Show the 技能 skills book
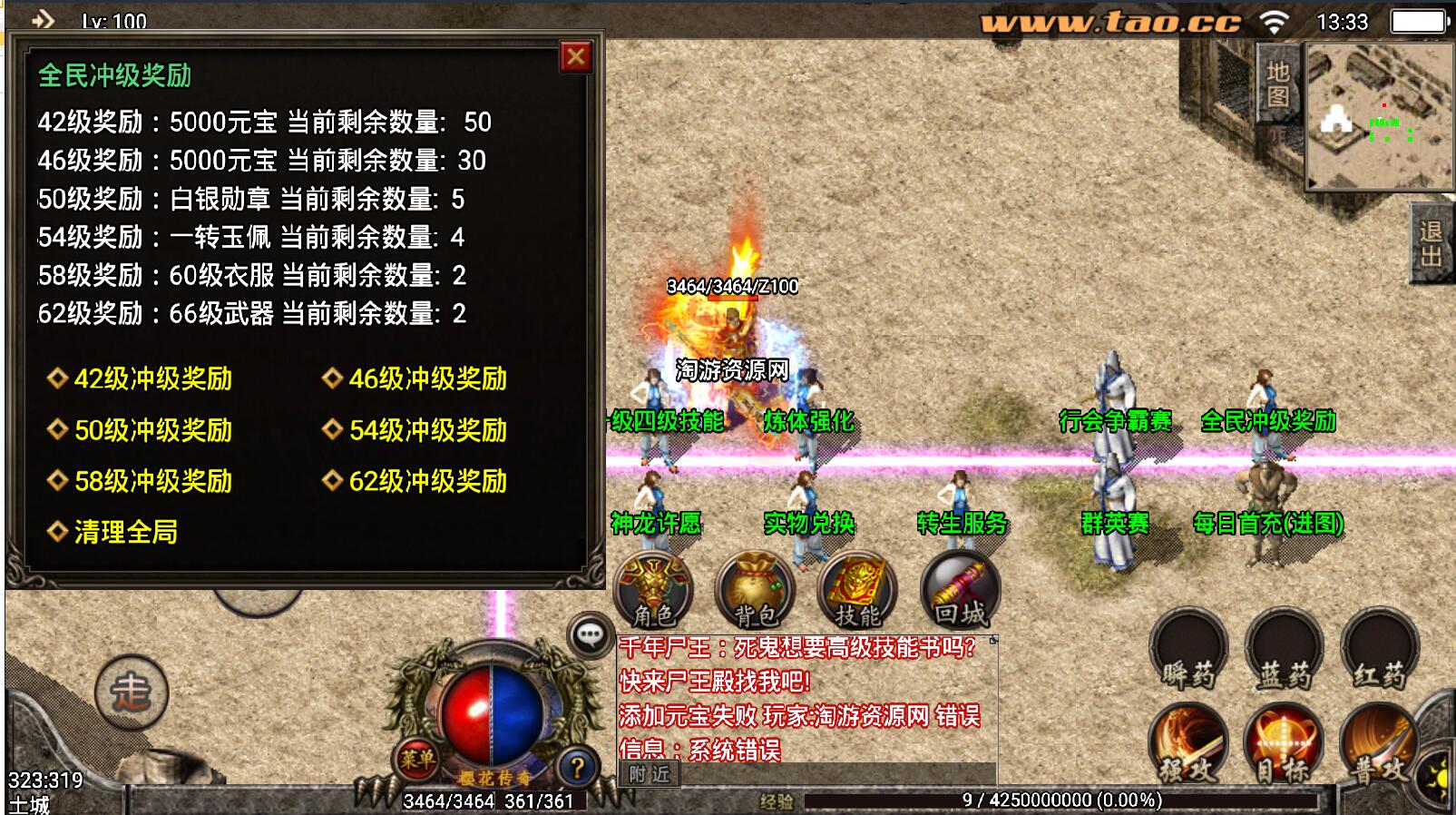 point(856,592)
